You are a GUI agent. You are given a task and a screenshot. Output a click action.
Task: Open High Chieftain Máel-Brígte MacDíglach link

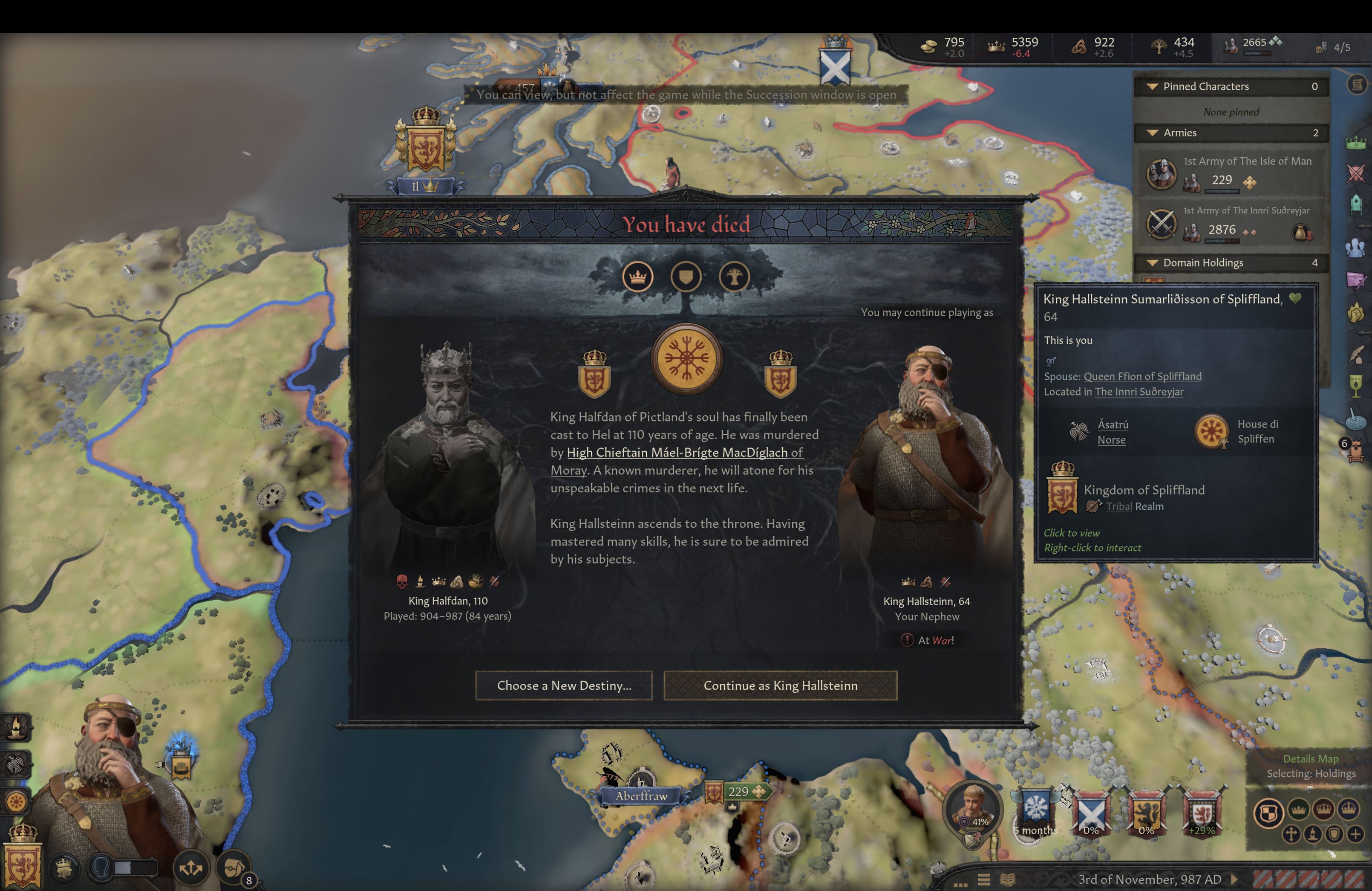(x=684, y=453)
